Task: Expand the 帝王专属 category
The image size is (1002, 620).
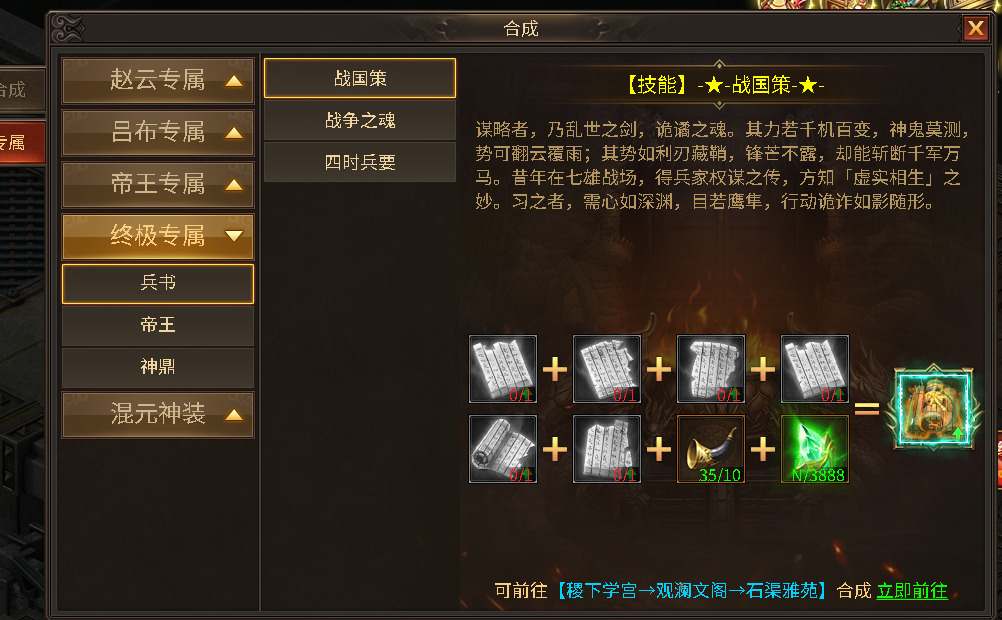Action: 158,185
